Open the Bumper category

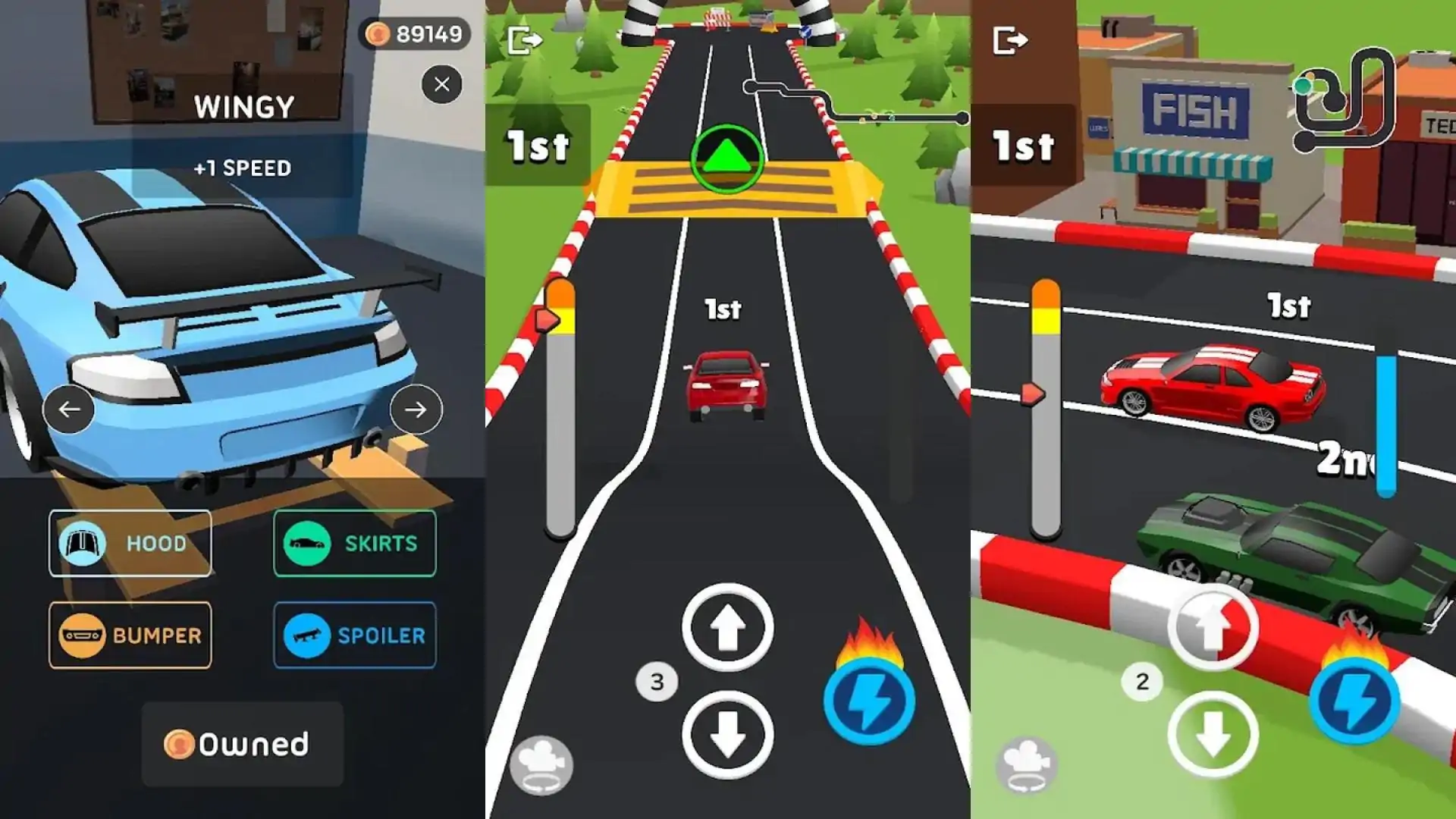(x=130, y=635)
